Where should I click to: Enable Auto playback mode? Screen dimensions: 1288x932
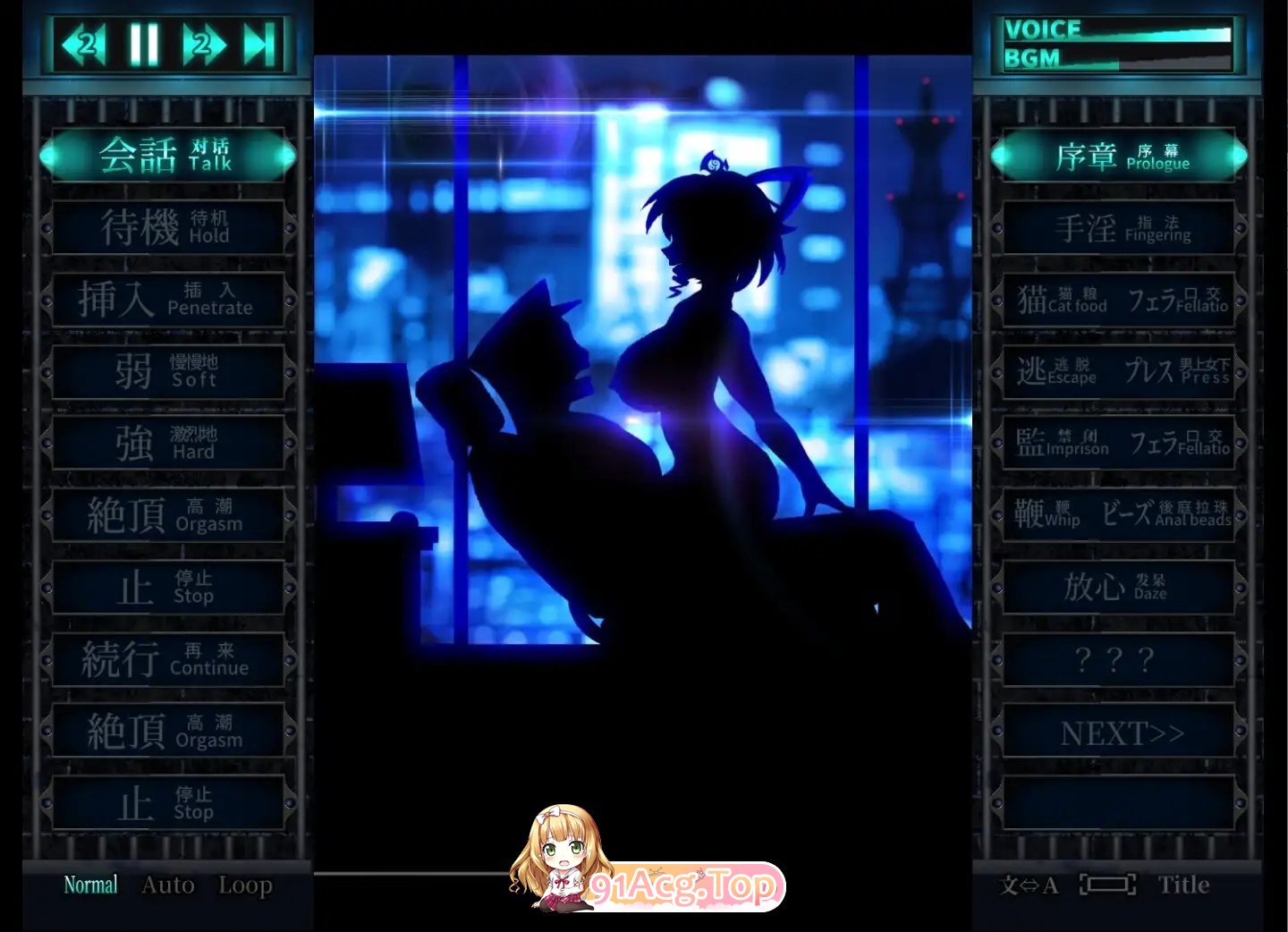coord(166,885)
